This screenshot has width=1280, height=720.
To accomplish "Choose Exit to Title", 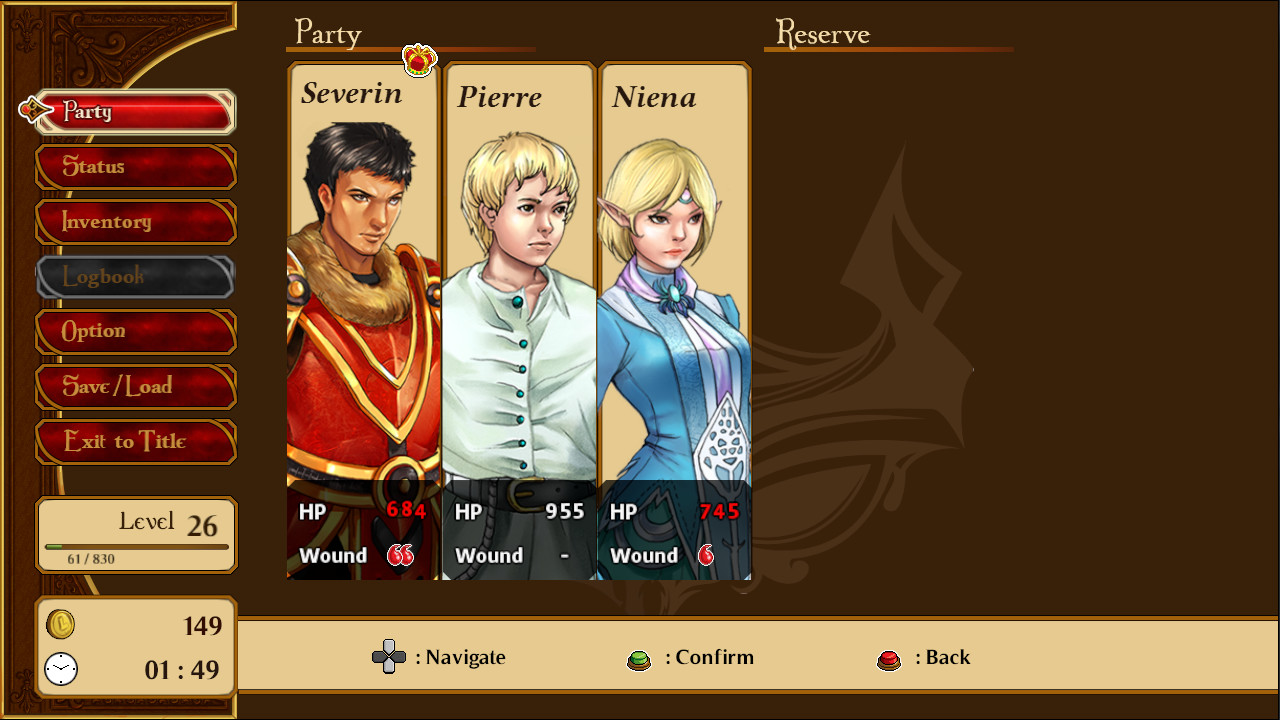I will click(x=136, y=442).
